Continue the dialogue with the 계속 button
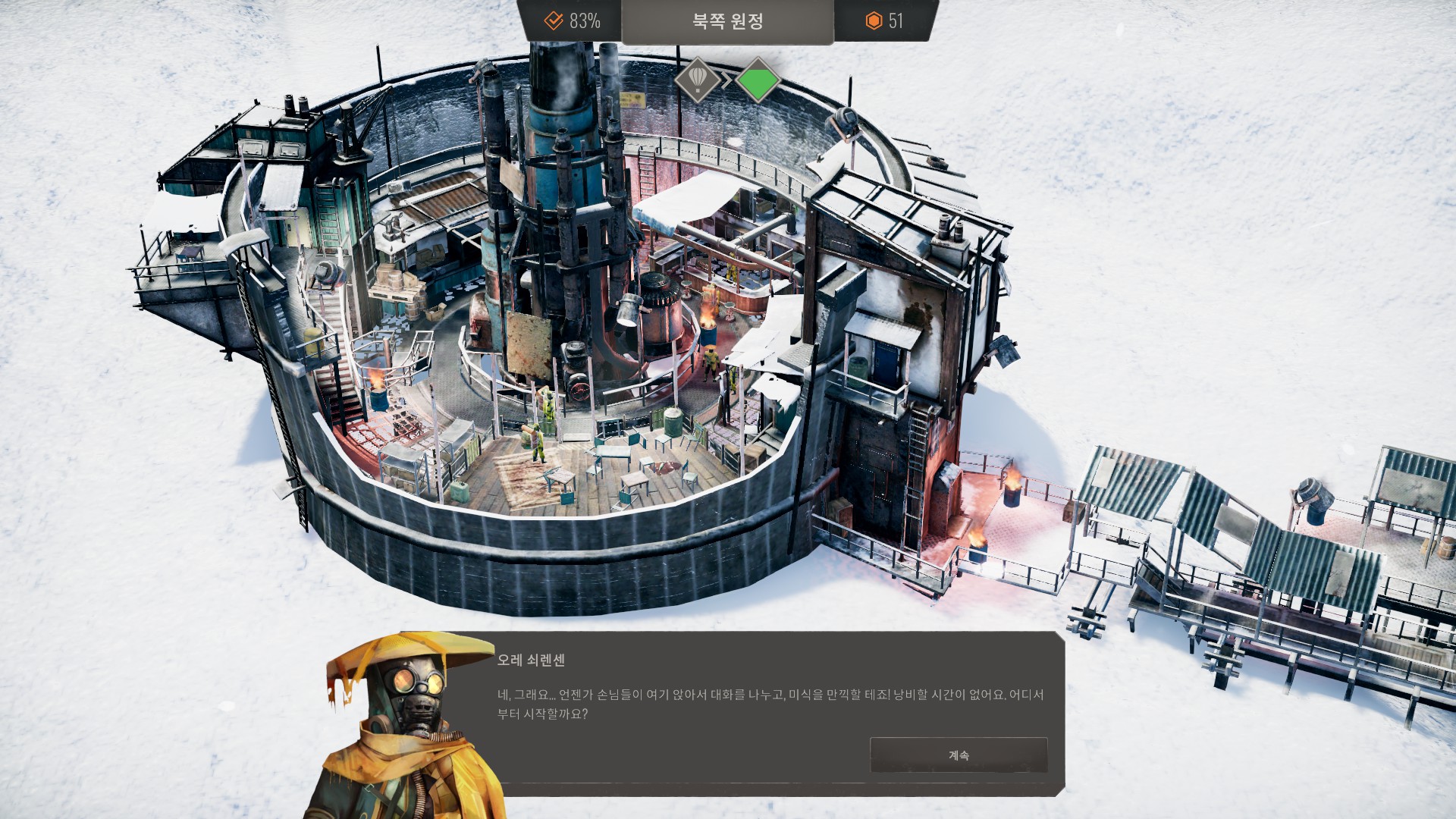This screenshot has width=1456, height=819. click(959, 755)
